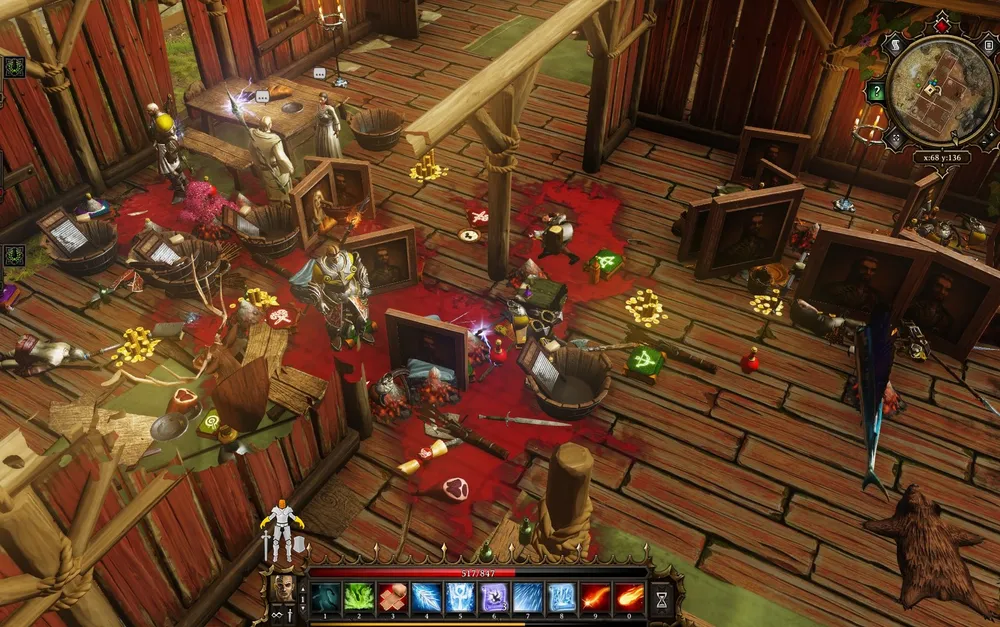Cast the hail rain skill in slot 7
The image size is (1000, 627).
tap(528, 597)
